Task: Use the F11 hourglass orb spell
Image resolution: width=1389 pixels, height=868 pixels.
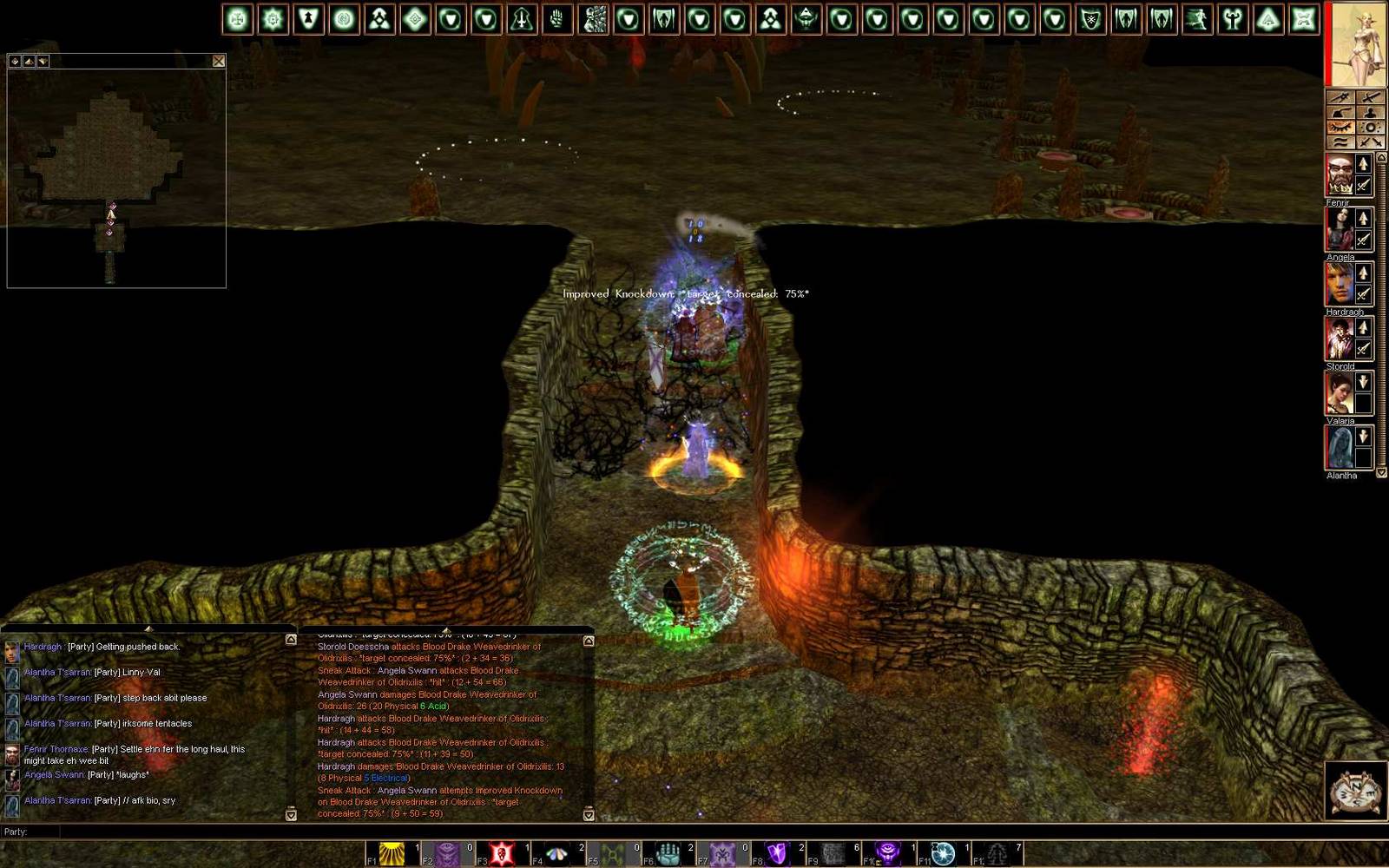Action: tap(943, 854)
